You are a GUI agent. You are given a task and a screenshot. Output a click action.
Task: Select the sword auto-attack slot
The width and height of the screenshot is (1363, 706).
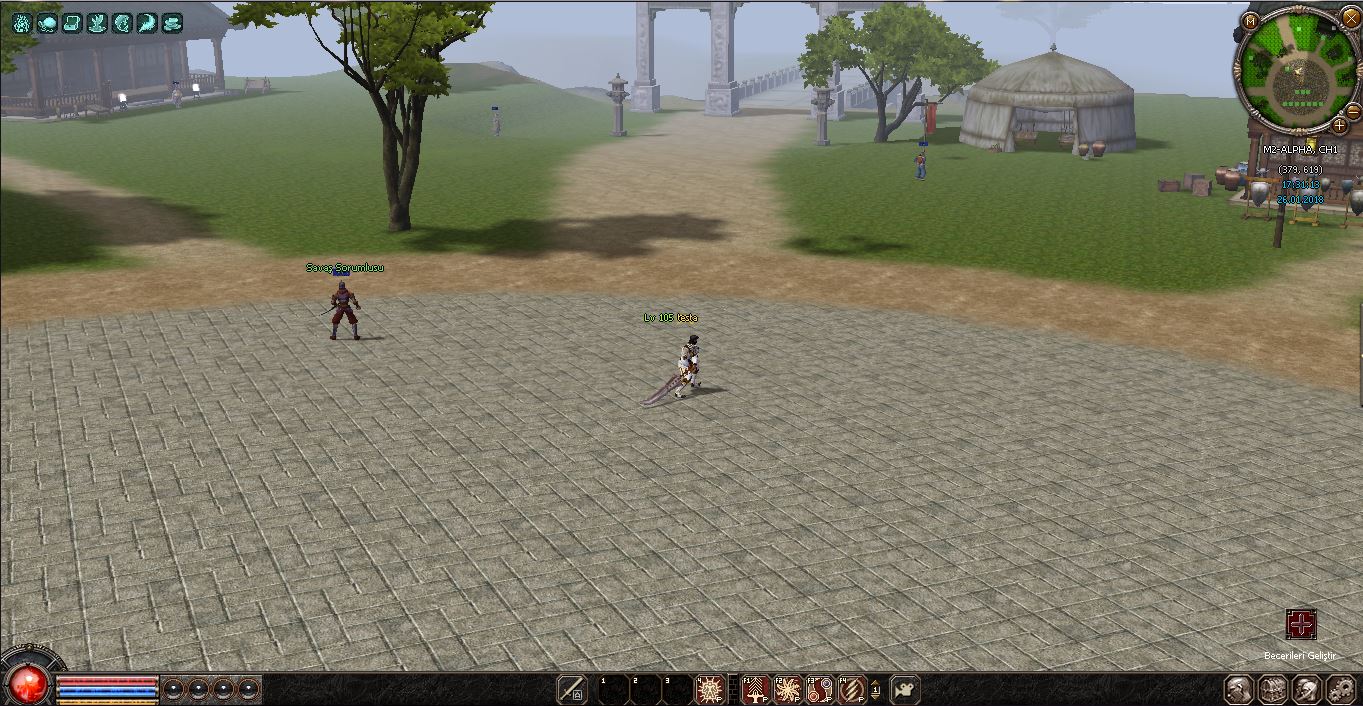click(571, 689)
